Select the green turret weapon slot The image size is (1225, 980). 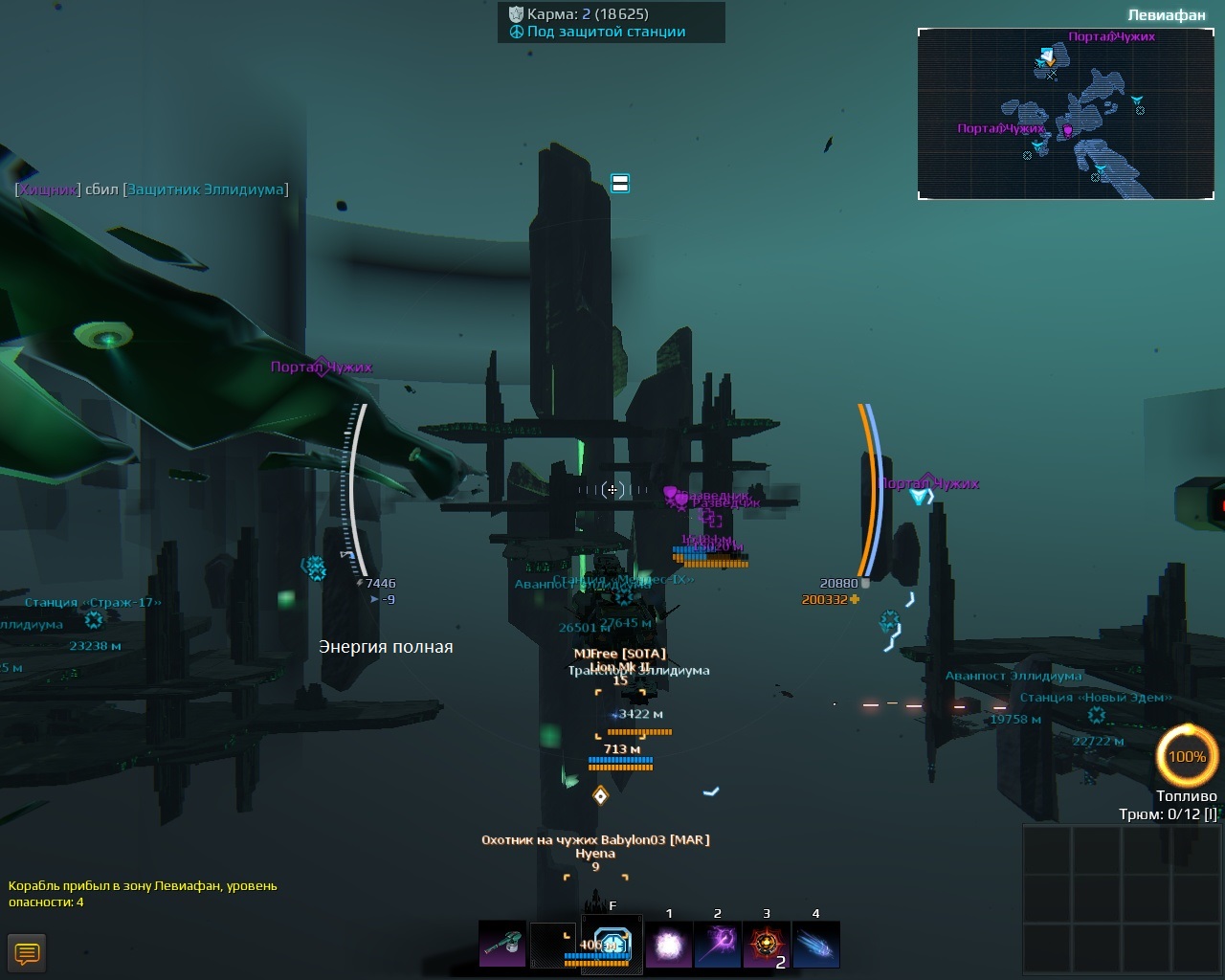click(502, 945)
